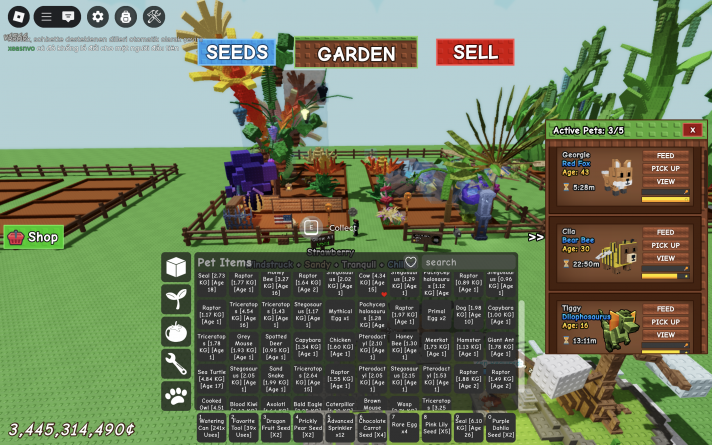Pick the Mythical Egg in Pet Items
The height and width of the screenshot is (445, 712).
[x=340, y=315]
